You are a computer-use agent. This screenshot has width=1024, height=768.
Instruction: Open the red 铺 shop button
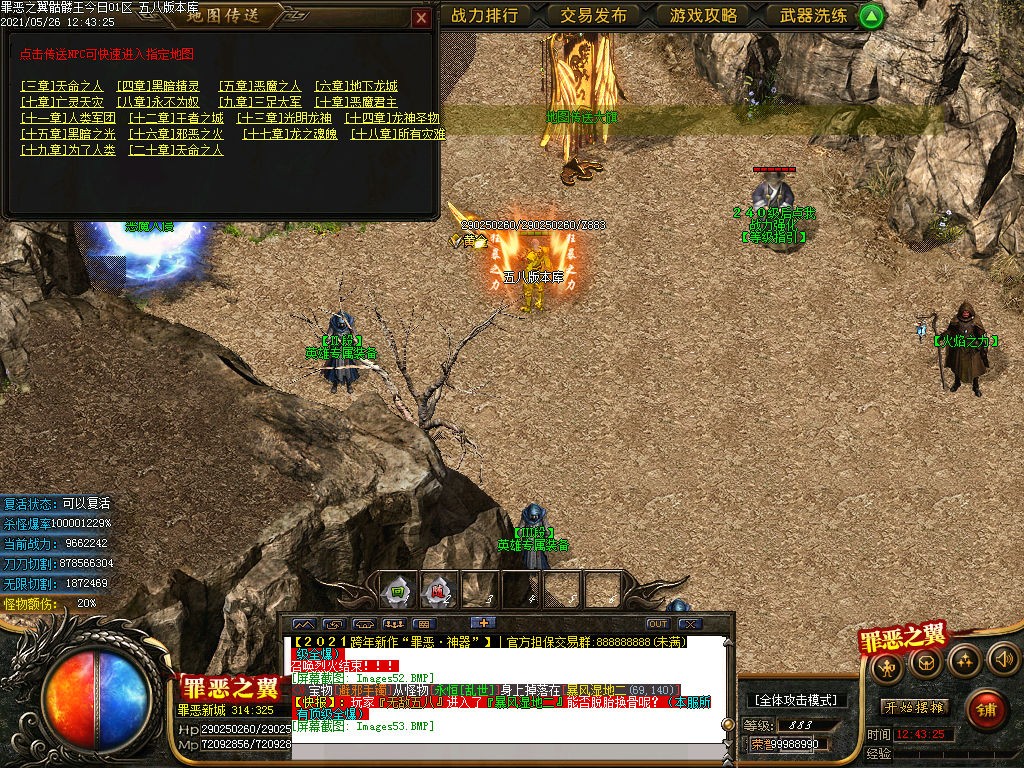point(986,710)
